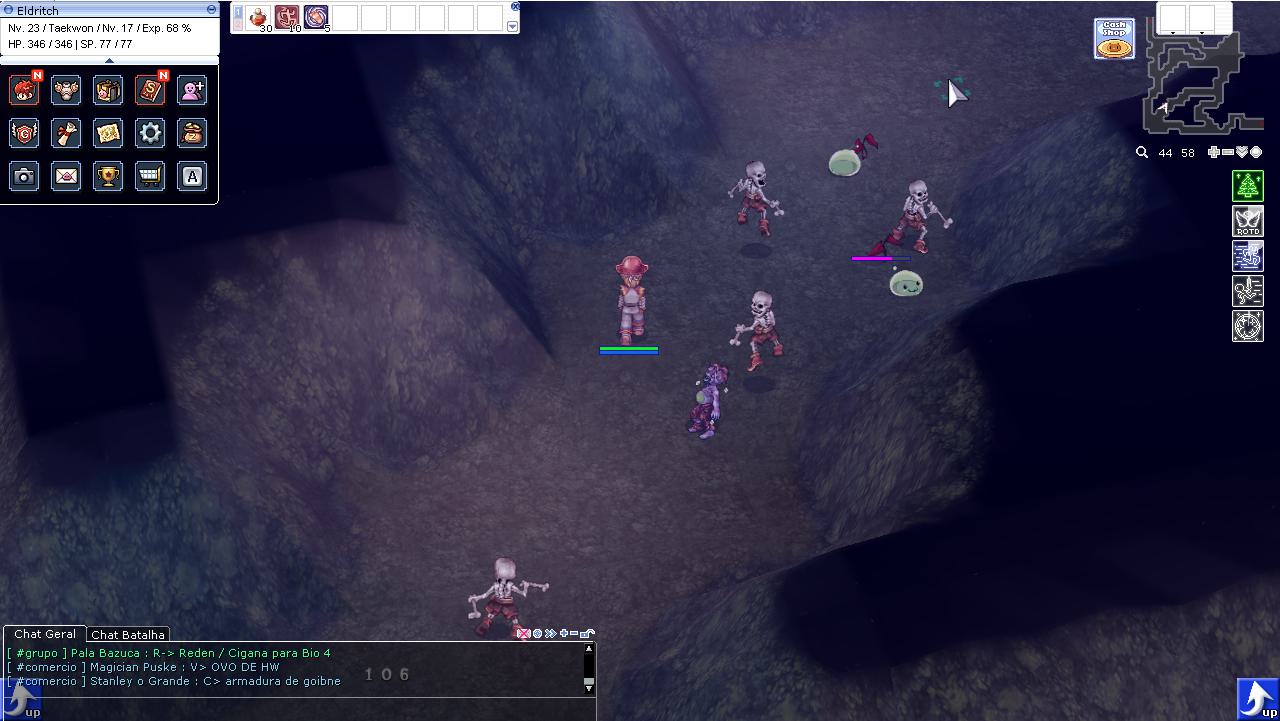1280x721 pixels.
Task: Take a screenshot with the camera icon
Action: (24, 176)
